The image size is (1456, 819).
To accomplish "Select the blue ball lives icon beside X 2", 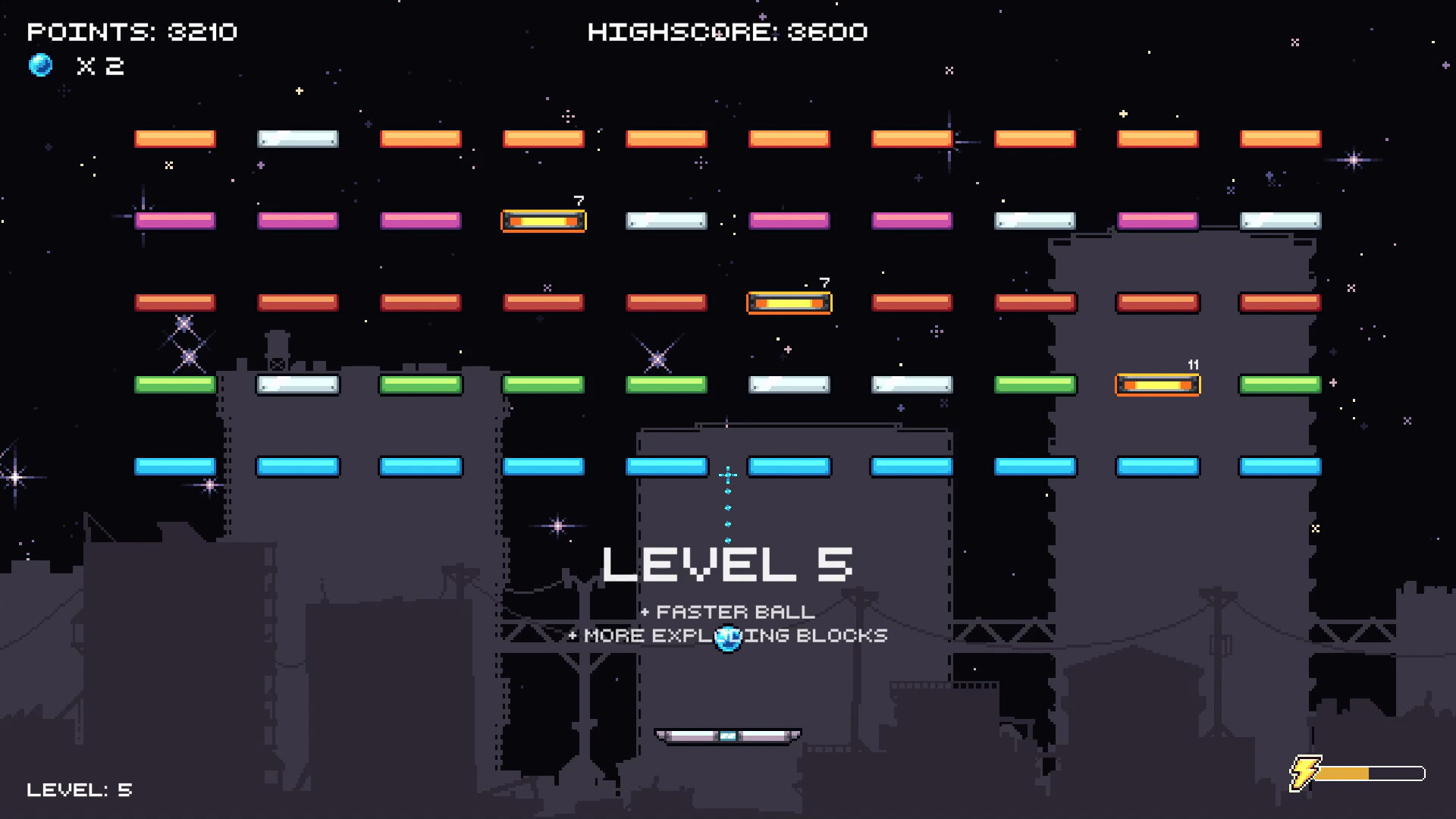I will (x=42, y=66).
